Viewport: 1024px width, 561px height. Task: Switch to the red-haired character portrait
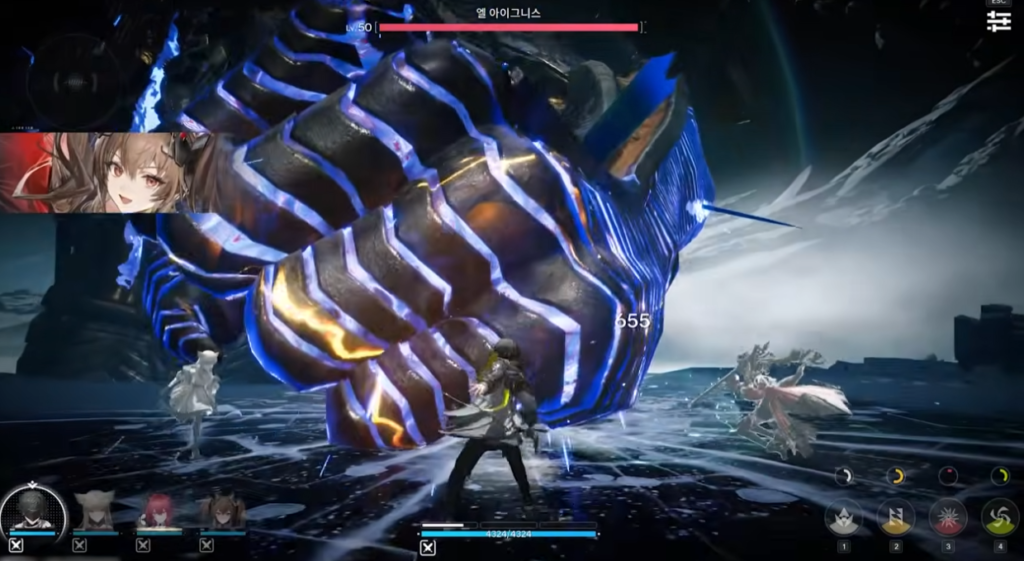click(x=158, y=511)
